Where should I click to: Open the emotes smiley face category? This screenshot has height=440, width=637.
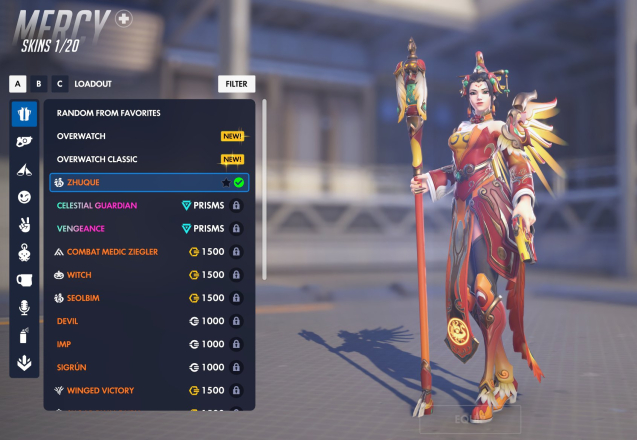tap(25, 197)
